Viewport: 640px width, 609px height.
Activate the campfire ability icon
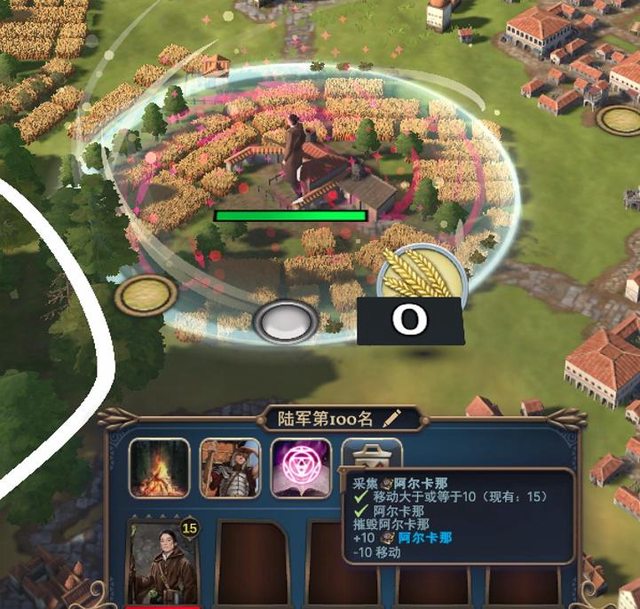tap(159, 467)
